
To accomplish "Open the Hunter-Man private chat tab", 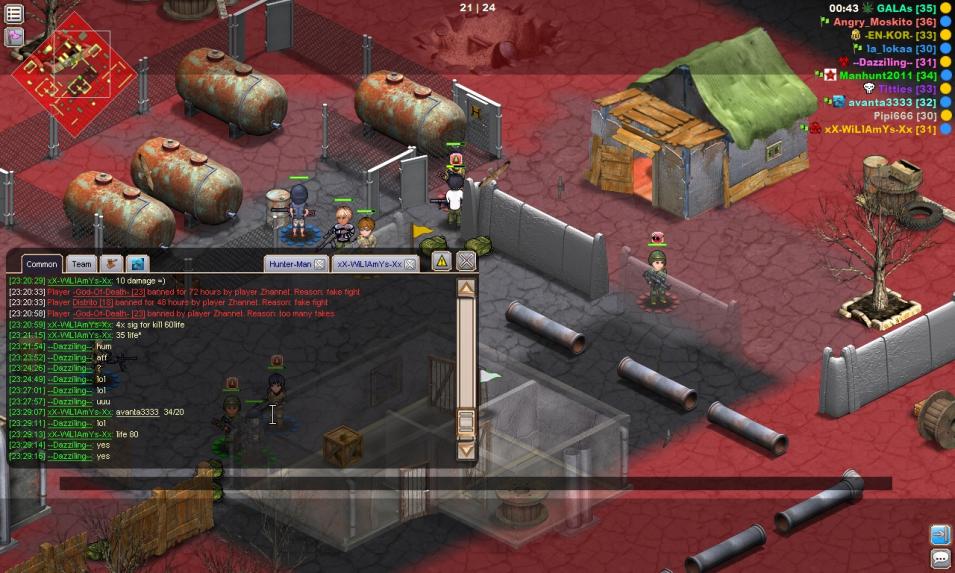I will (x=290, y=264).
